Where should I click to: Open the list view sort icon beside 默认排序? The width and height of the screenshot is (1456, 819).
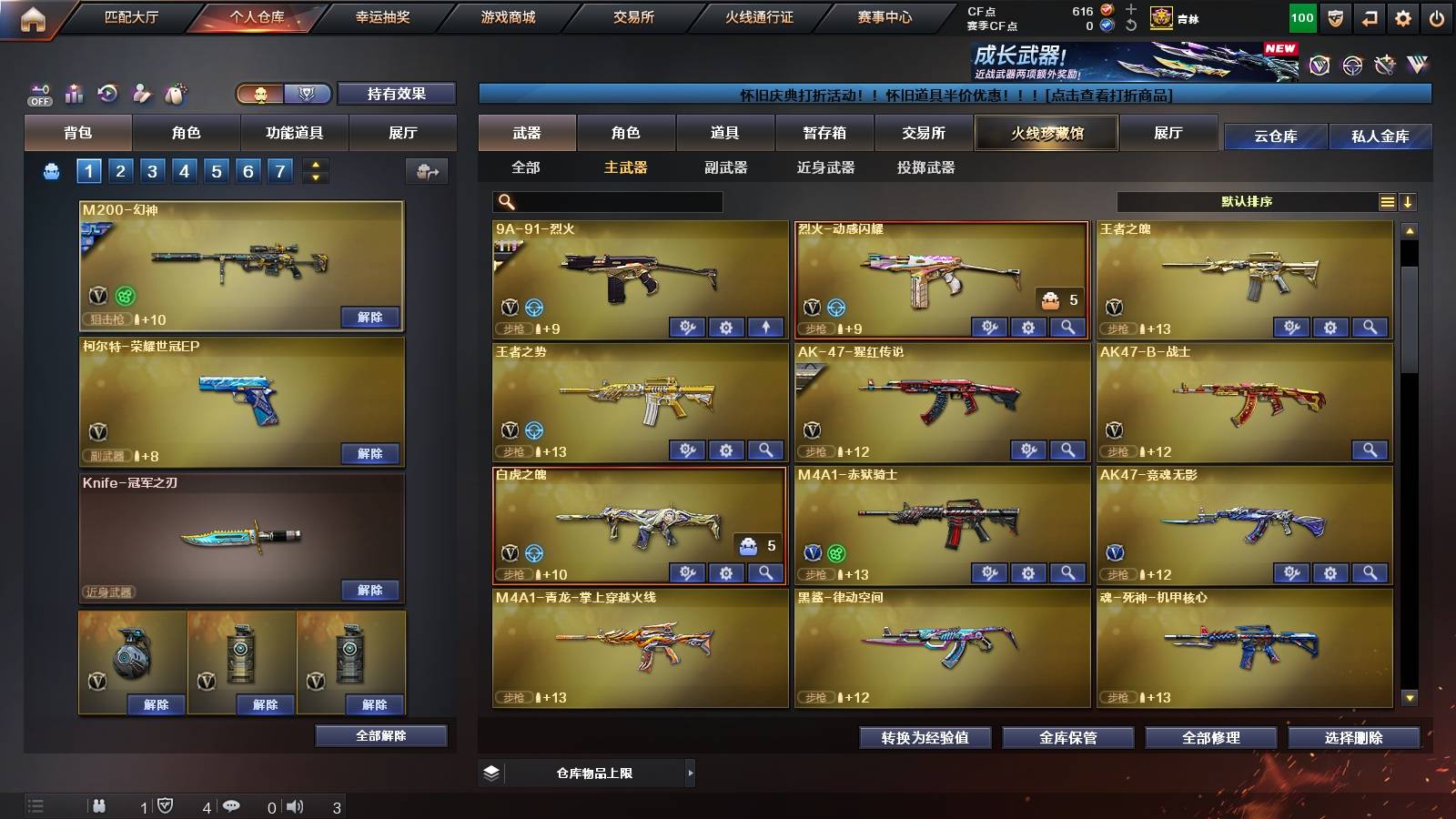coord(1388,202)
